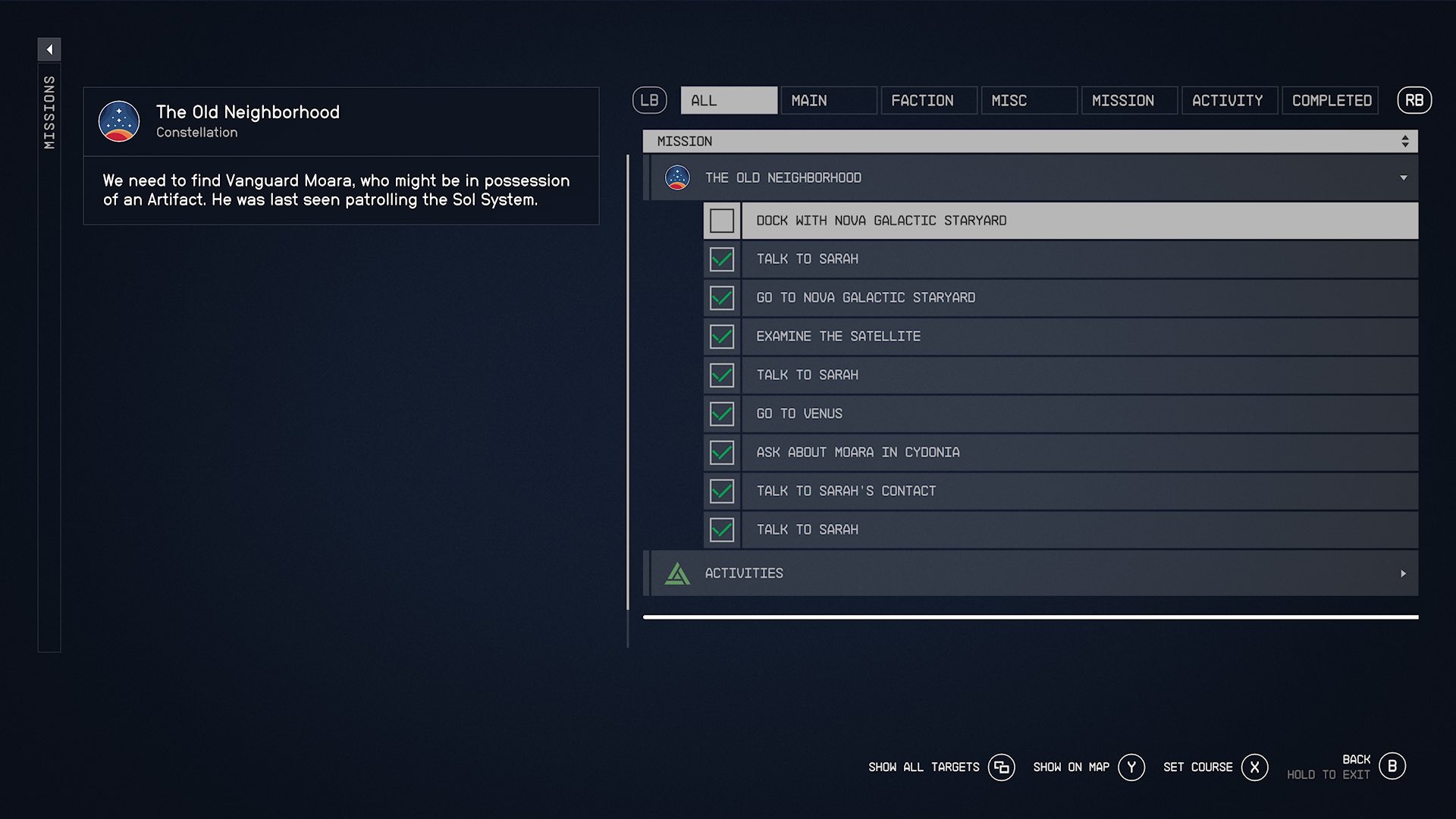1456x819 pixels.
Task: Activate Set Course for the mission
Action: point(1254,767)
